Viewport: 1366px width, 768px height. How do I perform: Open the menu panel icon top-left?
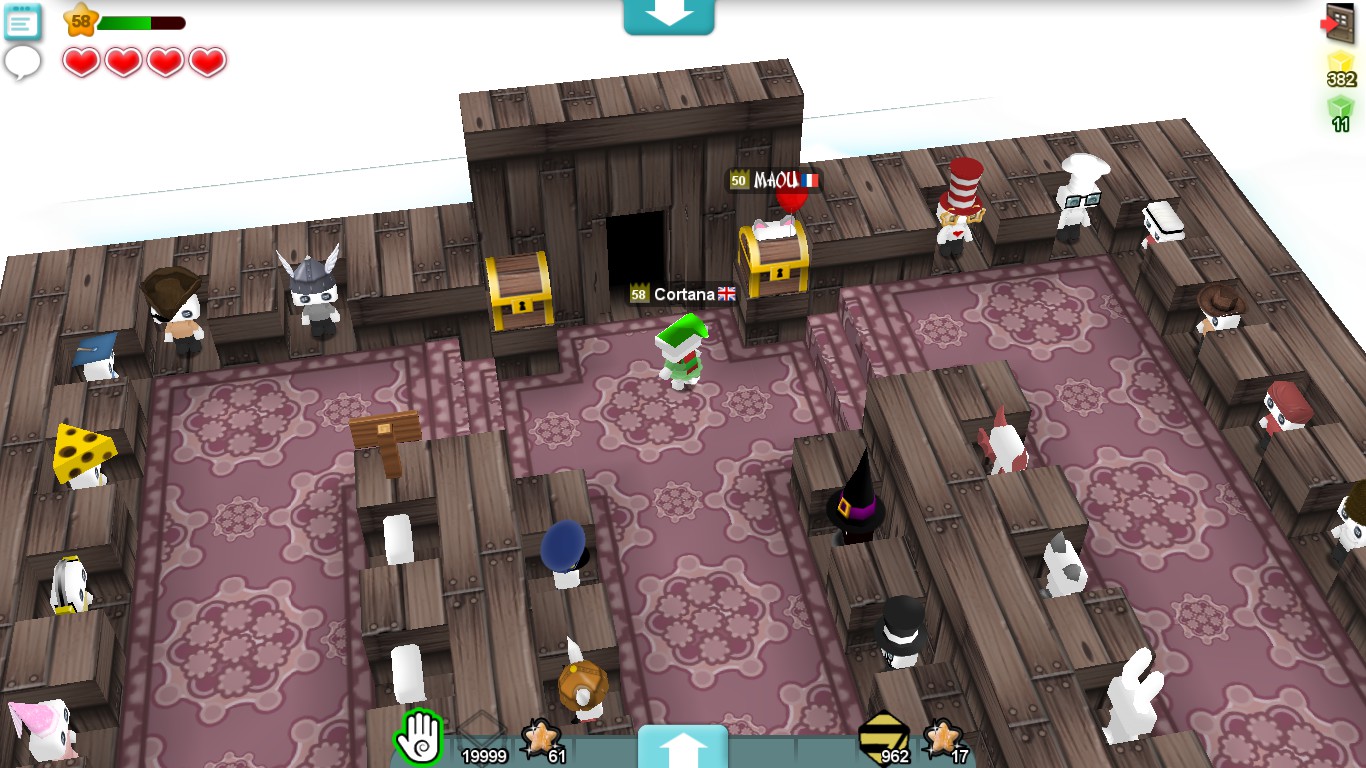[21, 21]
